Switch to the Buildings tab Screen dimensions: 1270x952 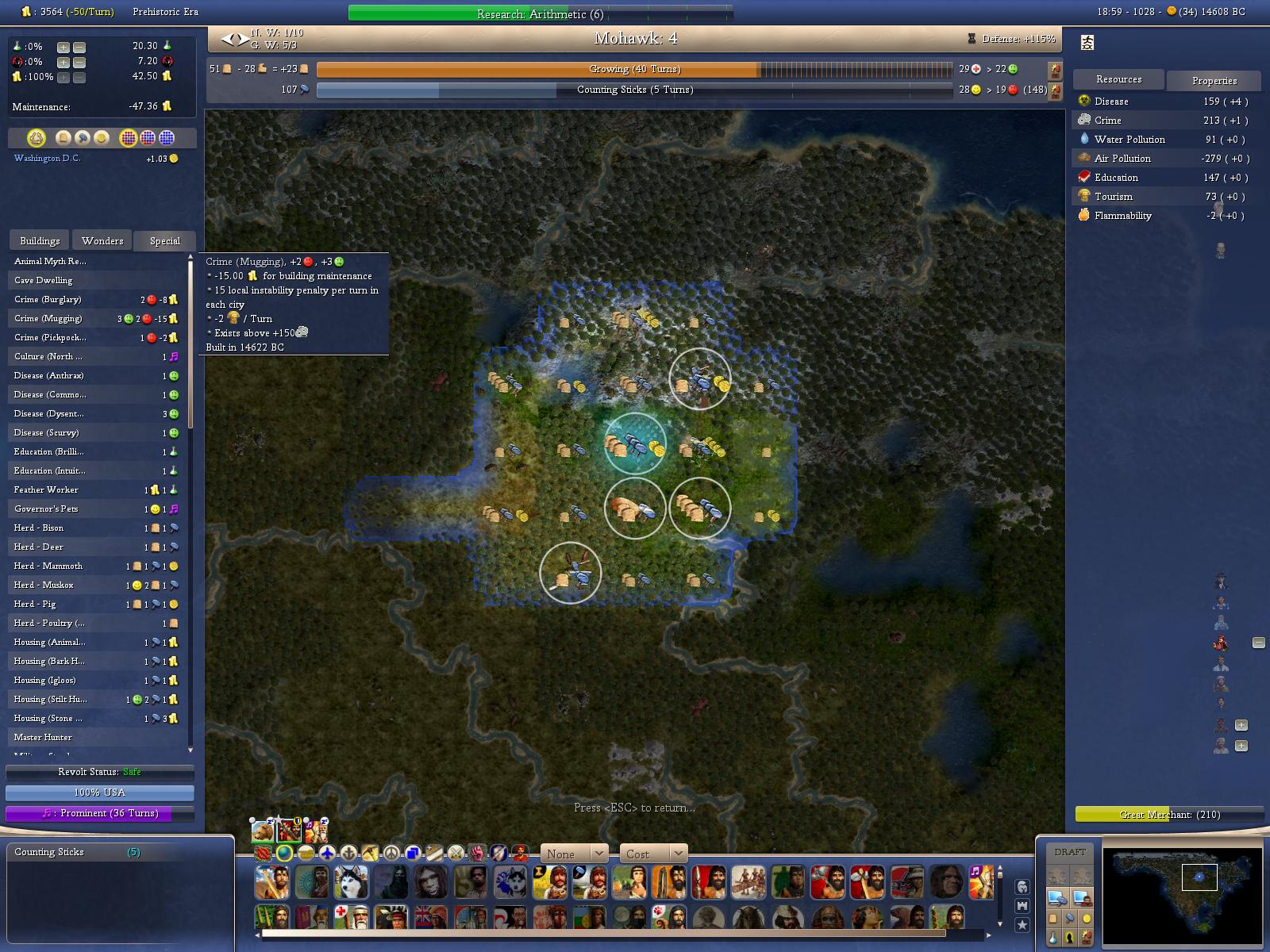click(40, 240)
